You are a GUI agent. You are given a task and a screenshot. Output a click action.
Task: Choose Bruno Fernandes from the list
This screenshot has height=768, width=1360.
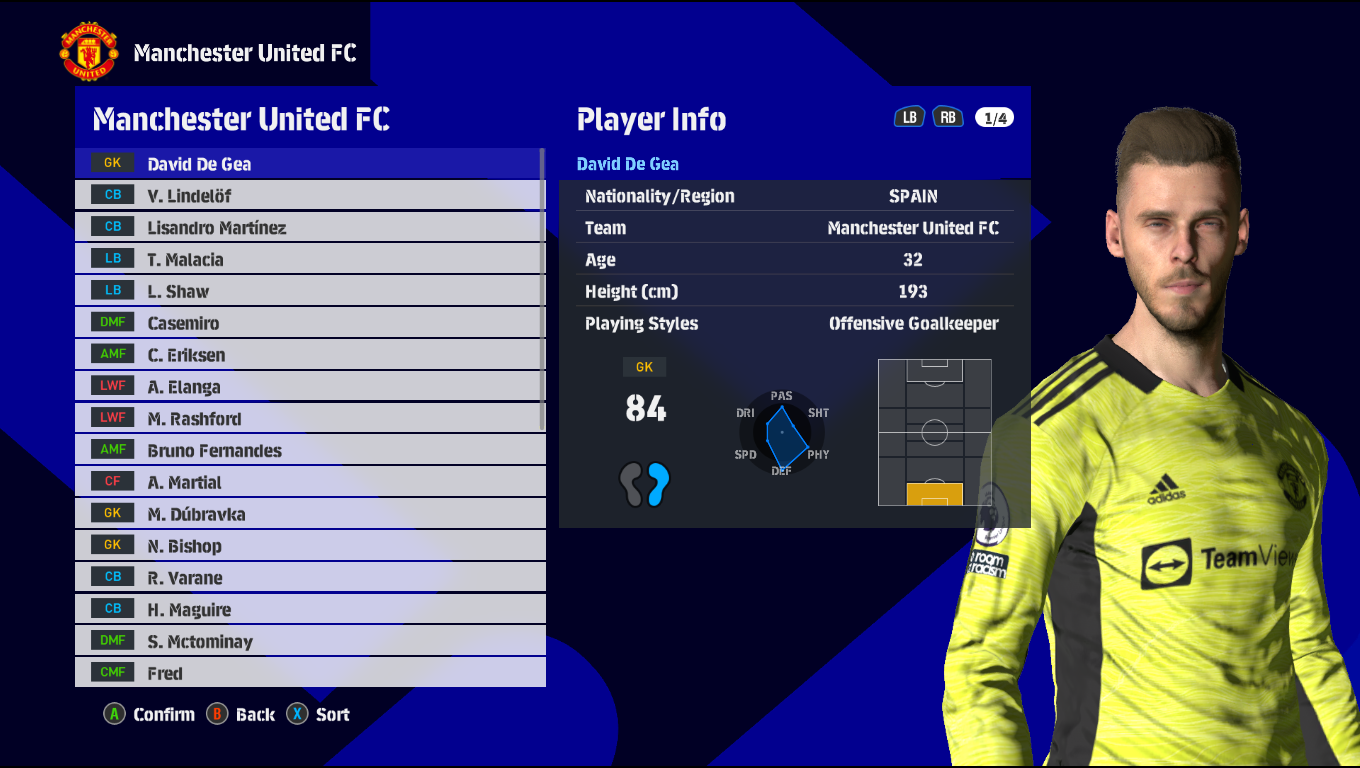(310, 450)
